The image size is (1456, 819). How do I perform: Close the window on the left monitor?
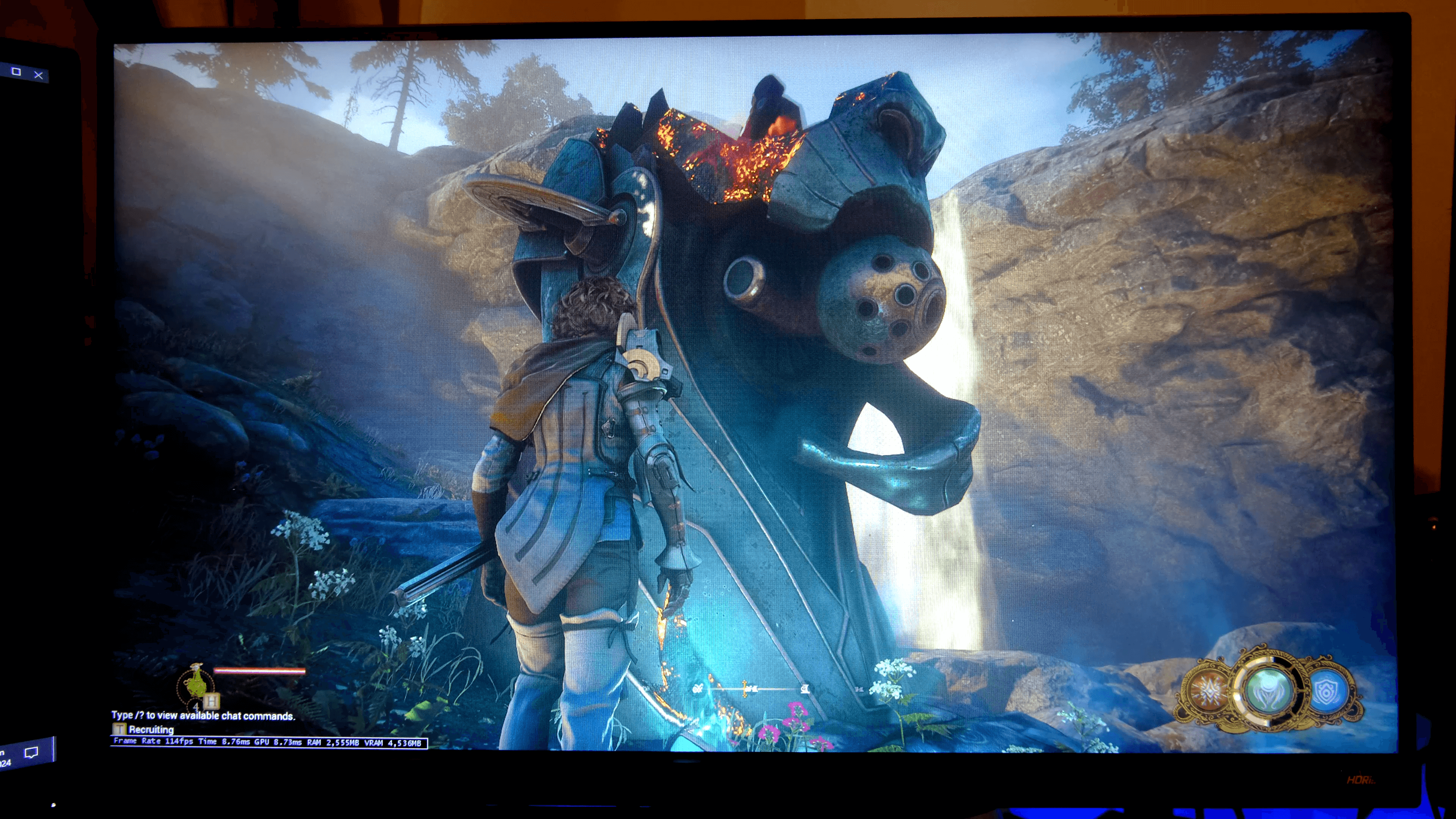[38, 75]
